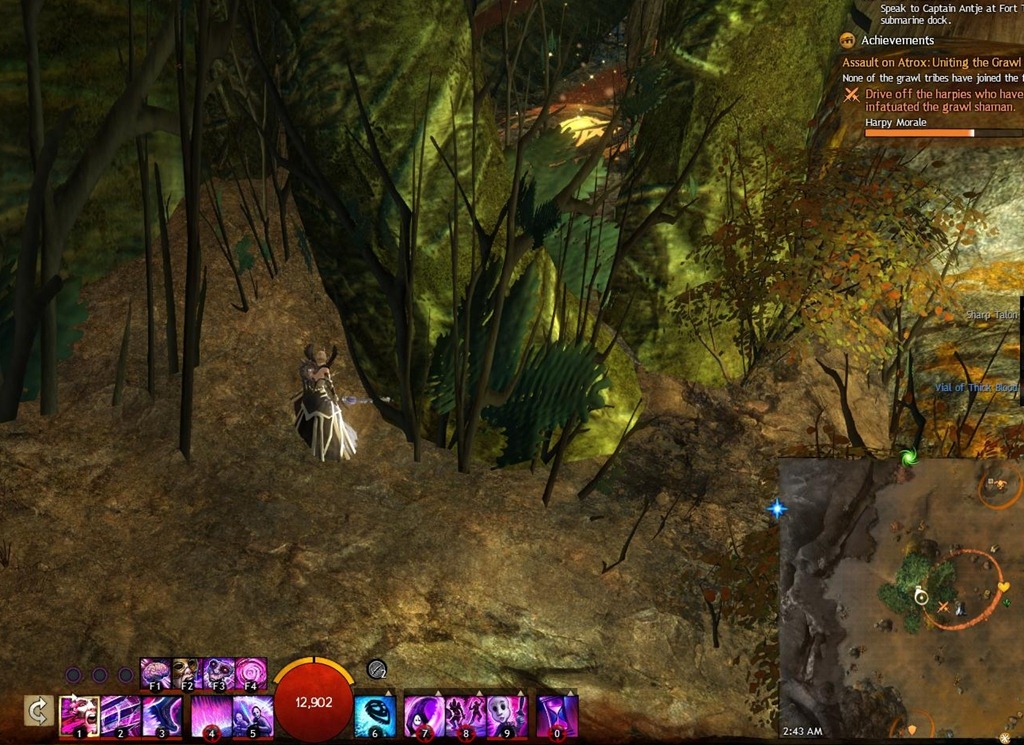Cast weapon skill 4 with purple rays
The image size is (1024, 745).
pos(211,716)
